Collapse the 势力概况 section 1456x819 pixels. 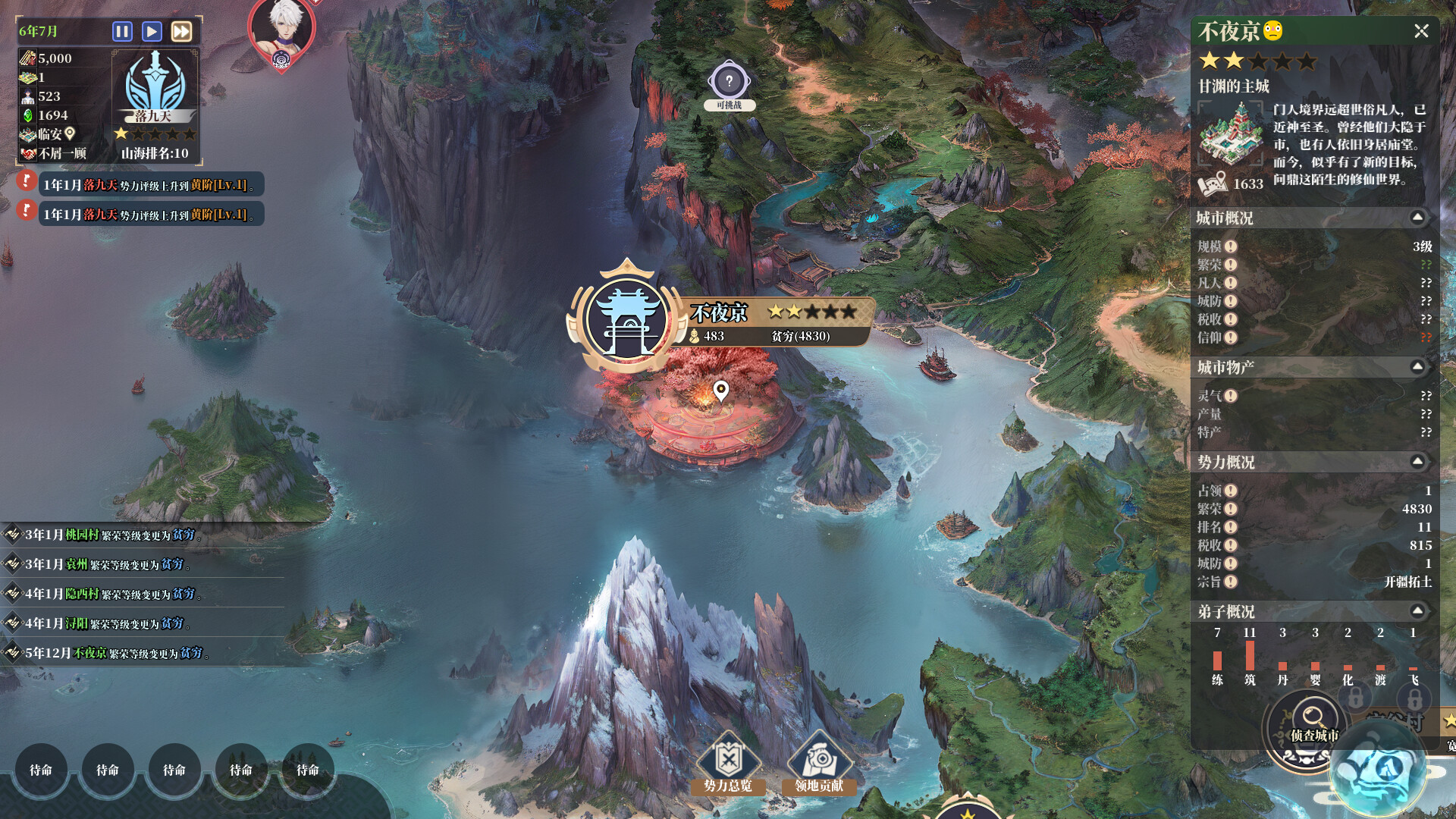(x=1417, y=461)
